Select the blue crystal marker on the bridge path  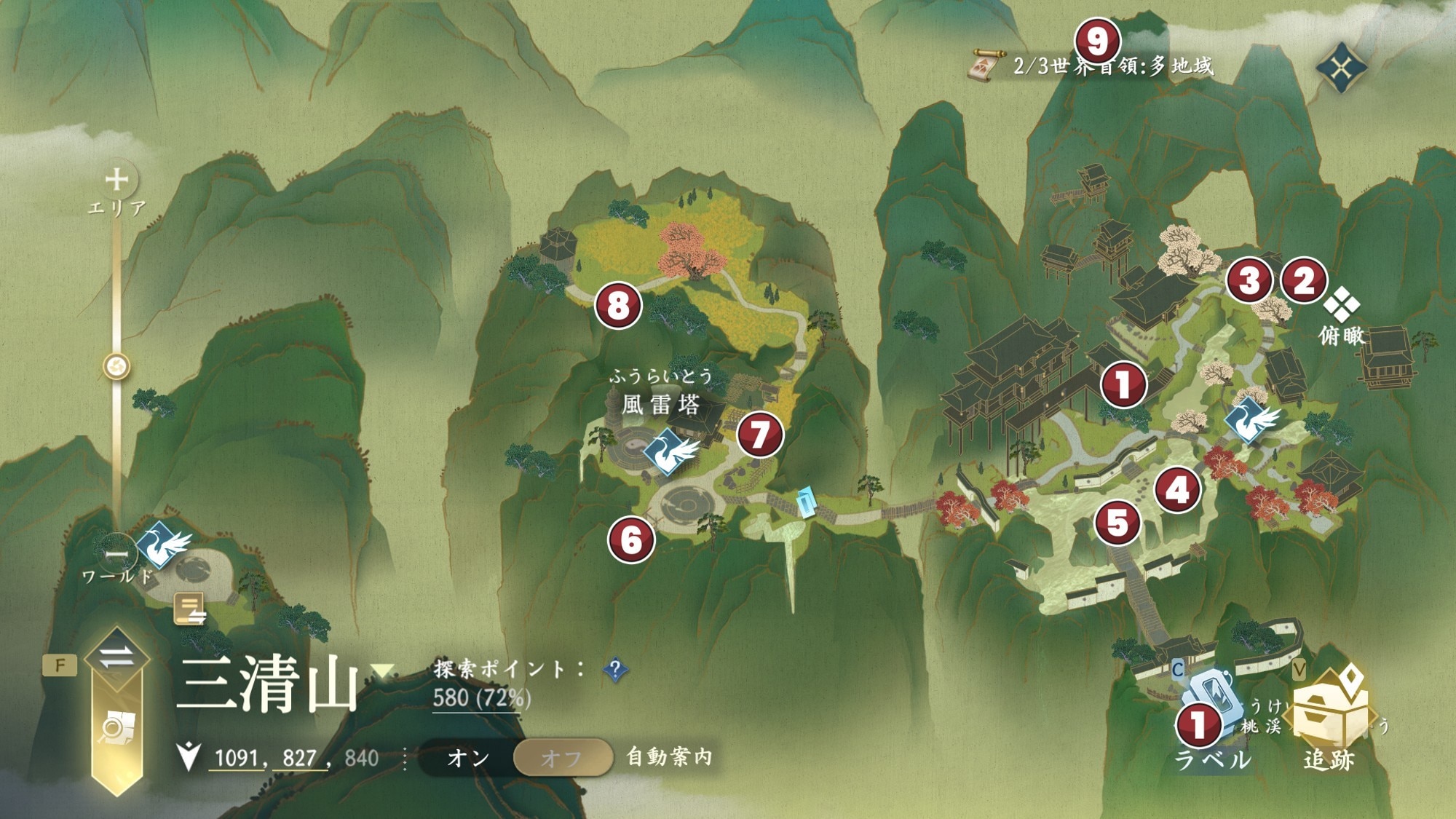tap(806, 502)
